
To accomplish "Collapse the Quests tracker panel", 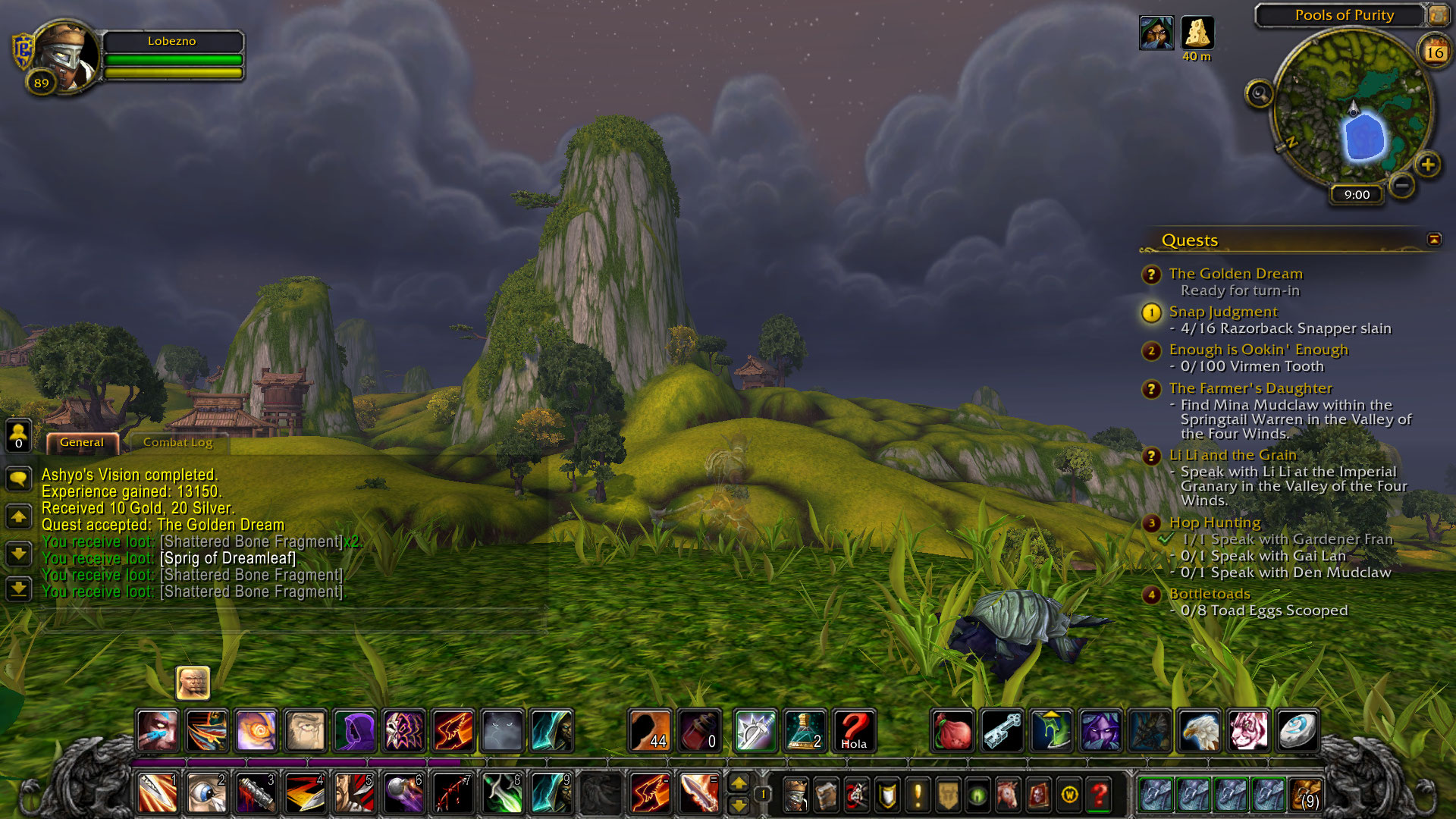I will click(x=1434, y=240).
